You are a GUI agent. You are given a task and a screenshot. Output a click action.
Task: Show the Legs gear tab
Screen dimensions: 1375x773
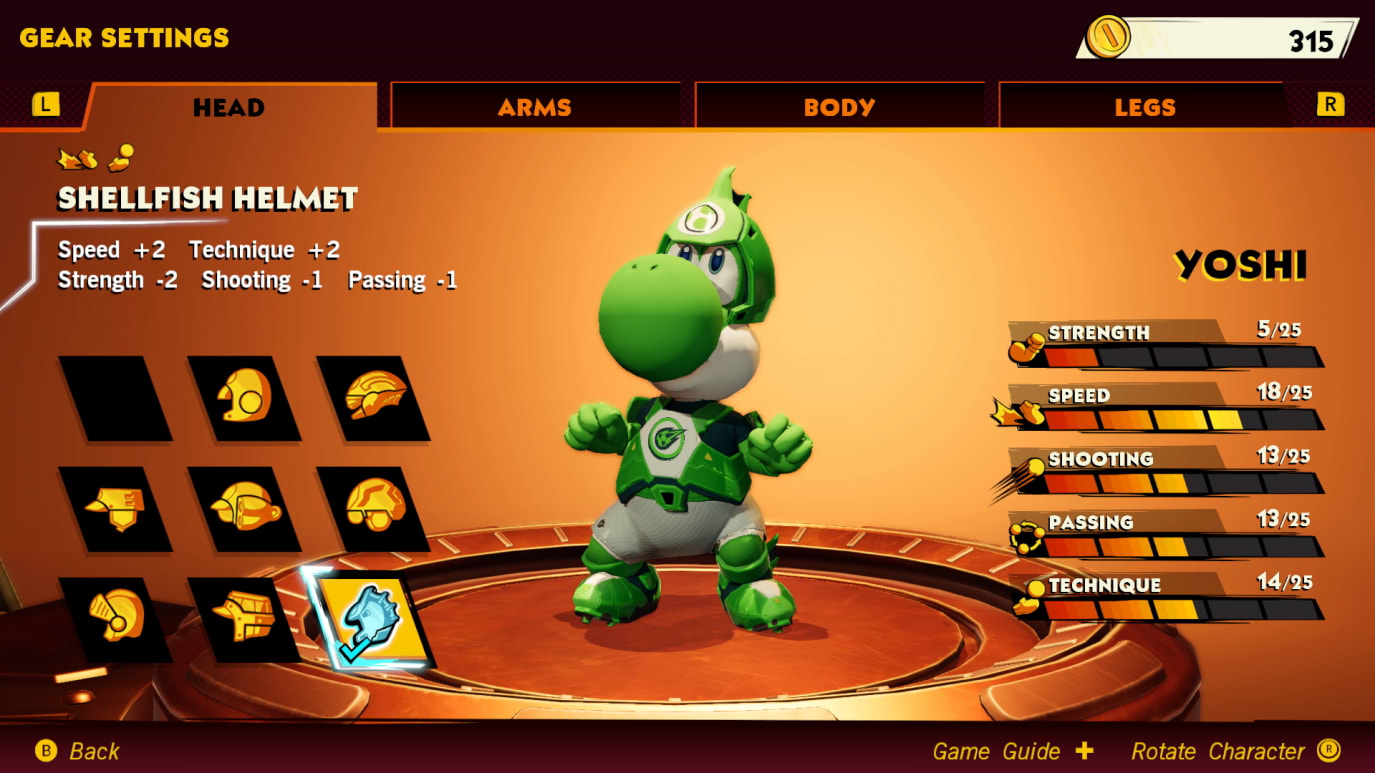click(1144, 107)
